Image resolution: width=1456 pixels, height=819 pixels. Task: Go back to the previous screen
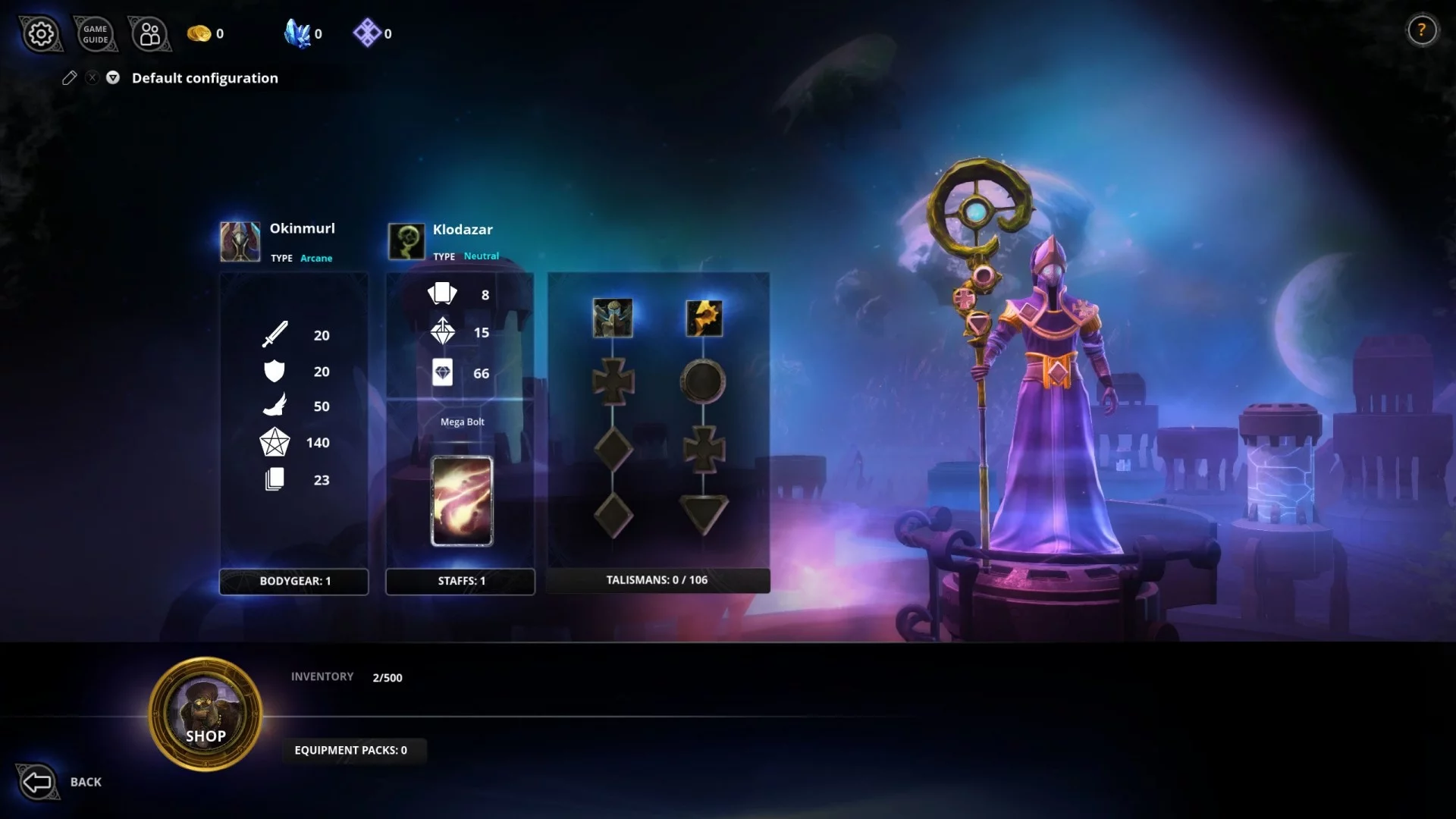(x=38, y=782)
